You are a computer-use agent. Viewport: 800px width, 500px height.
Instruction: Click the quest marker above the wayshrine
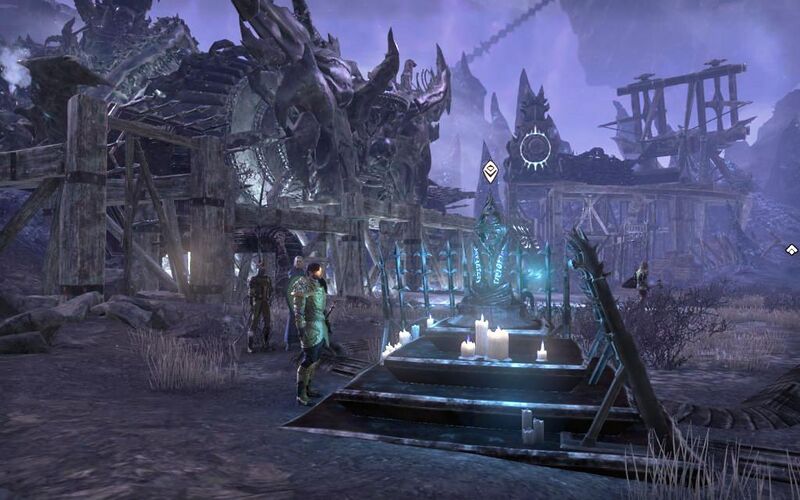click(x=490, y=171)
